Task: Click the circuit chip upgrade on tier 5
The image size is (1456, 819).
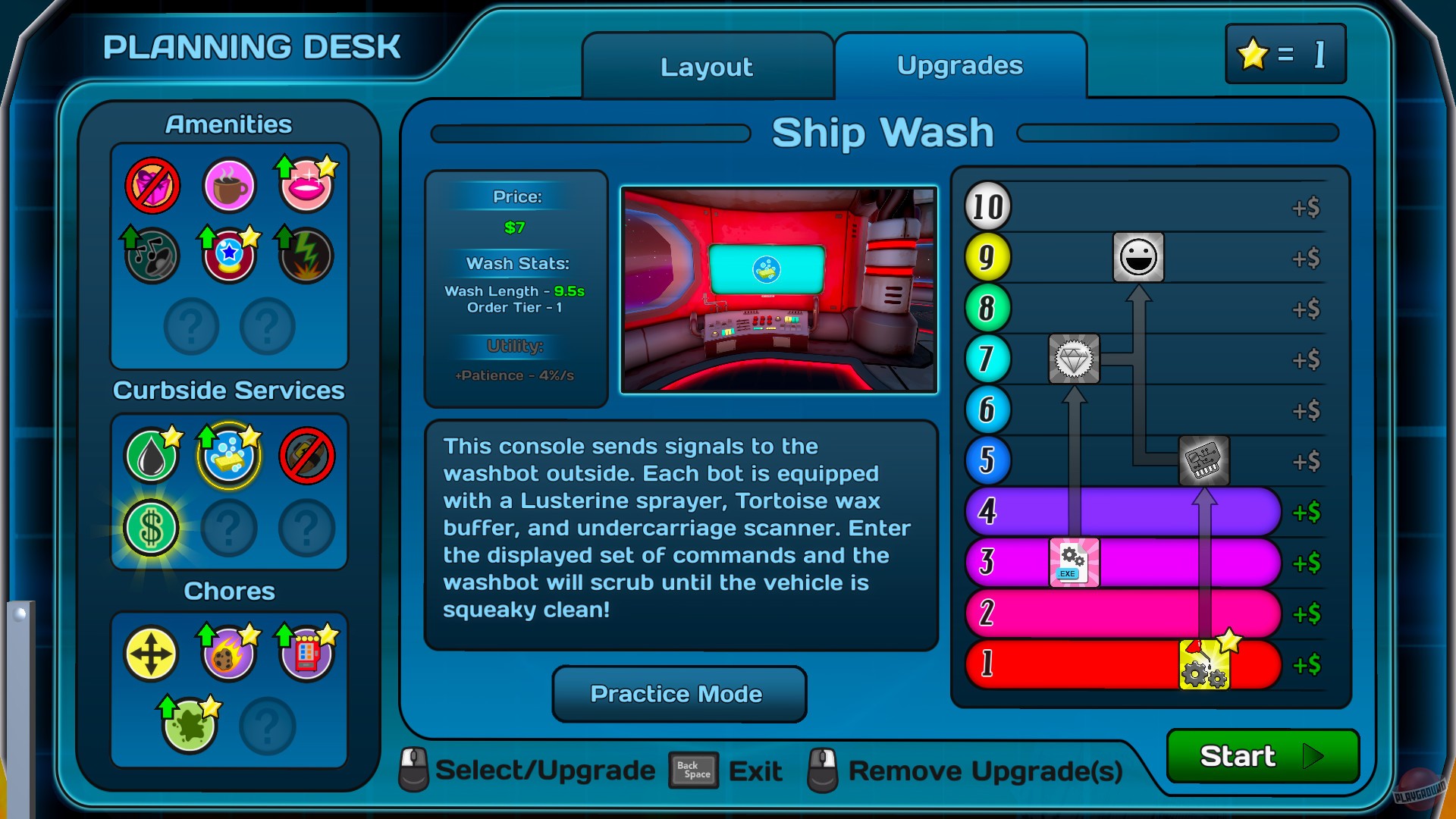Action: point(1205,461)
